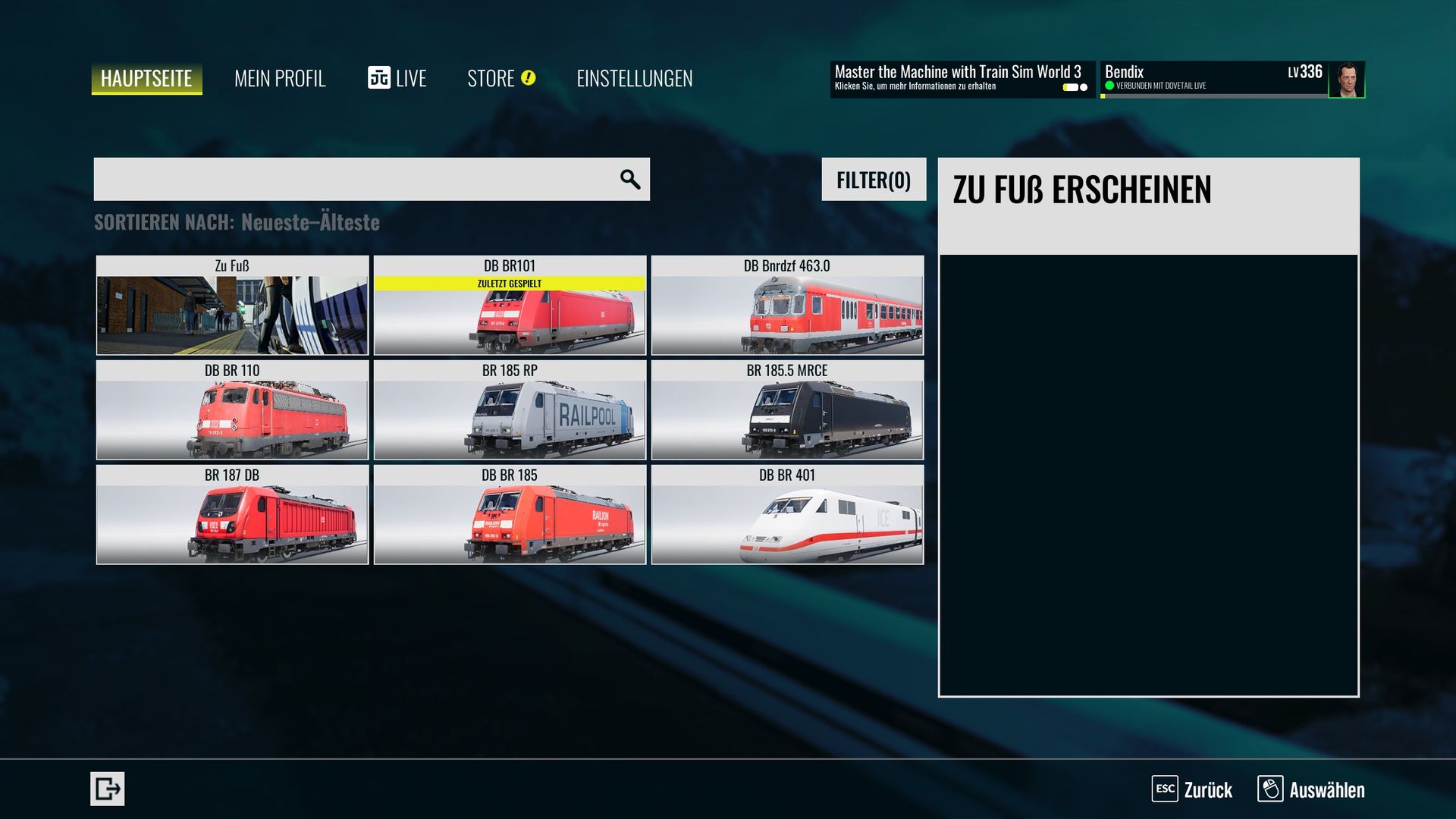Choose the DB BR101 locomotive
1456x819 pixels.
pos(510,306)
